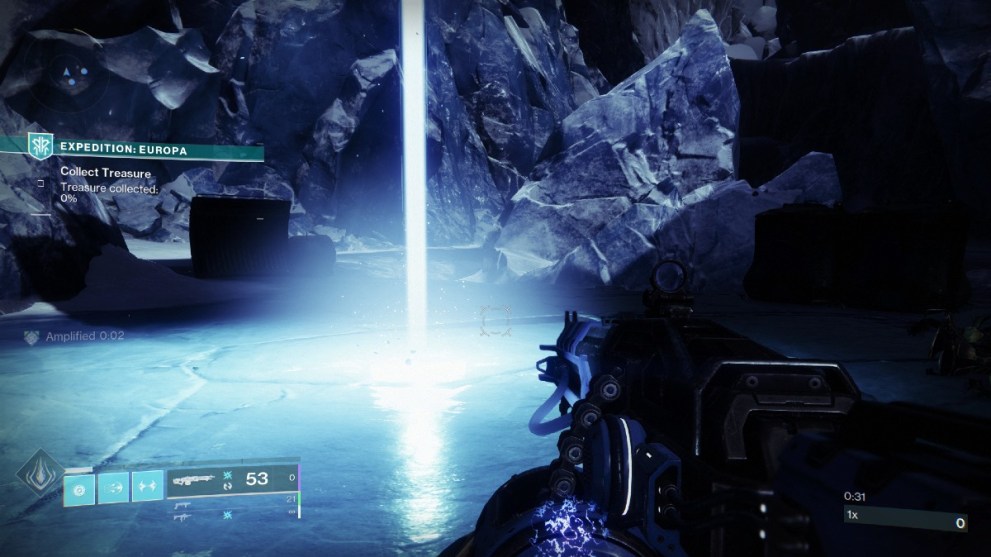This screenshot has height=557, width=991.
Task: Click the Amplified buff indicator
Action: coord(76,337)
